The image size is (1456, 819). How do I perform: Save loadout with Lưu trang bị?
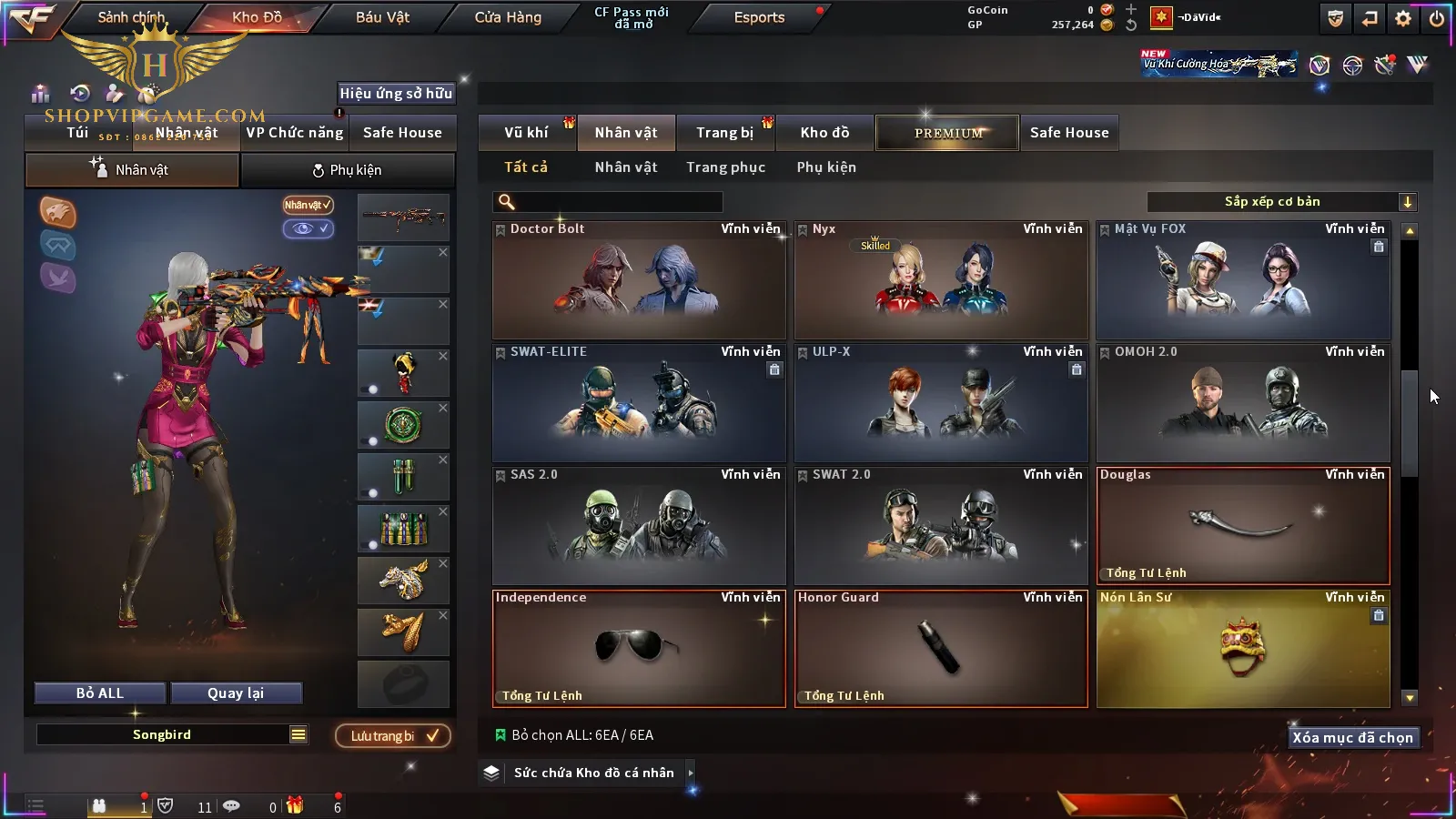click(x=393, y=736)
